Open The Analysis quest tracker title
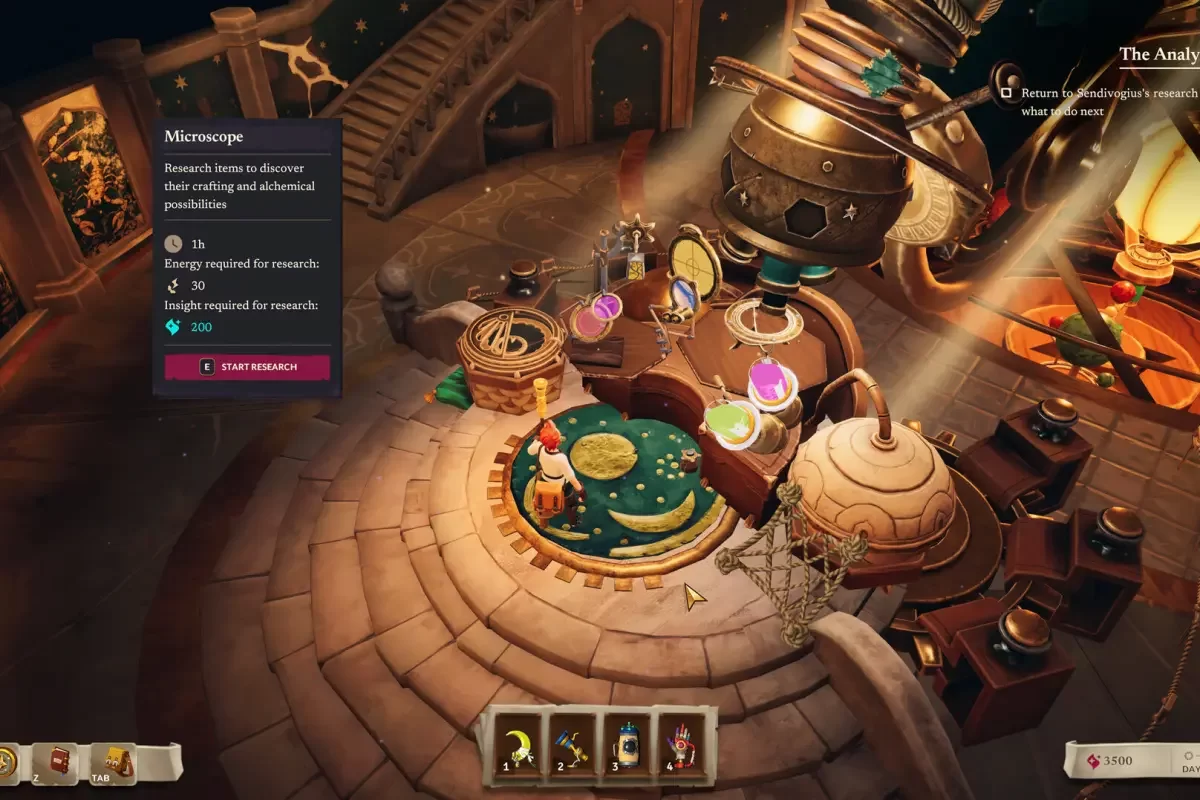Viewport: 1200px width, 800px height. tap(1160, 54)
